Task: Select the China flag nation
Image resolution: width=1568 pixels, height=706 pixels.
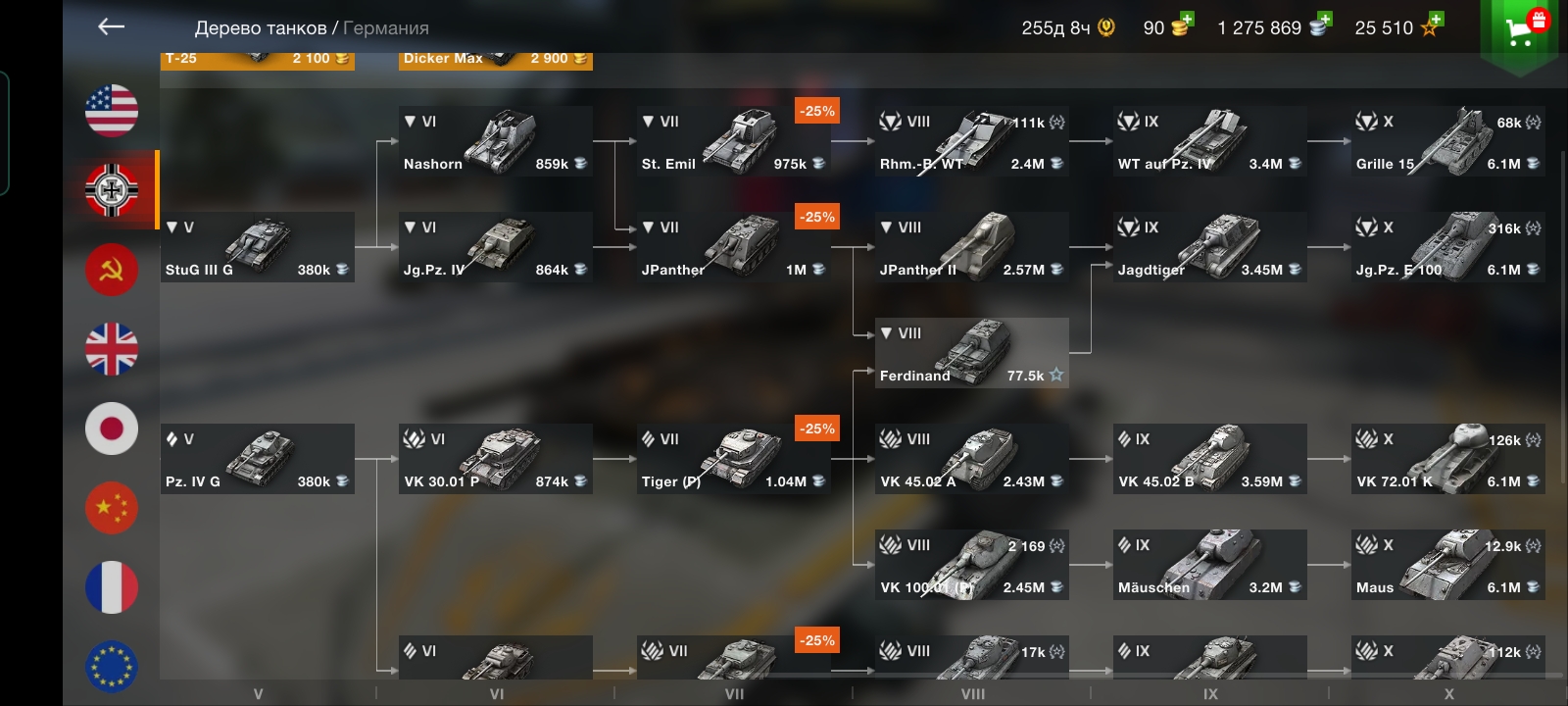Action: point(112,508)
